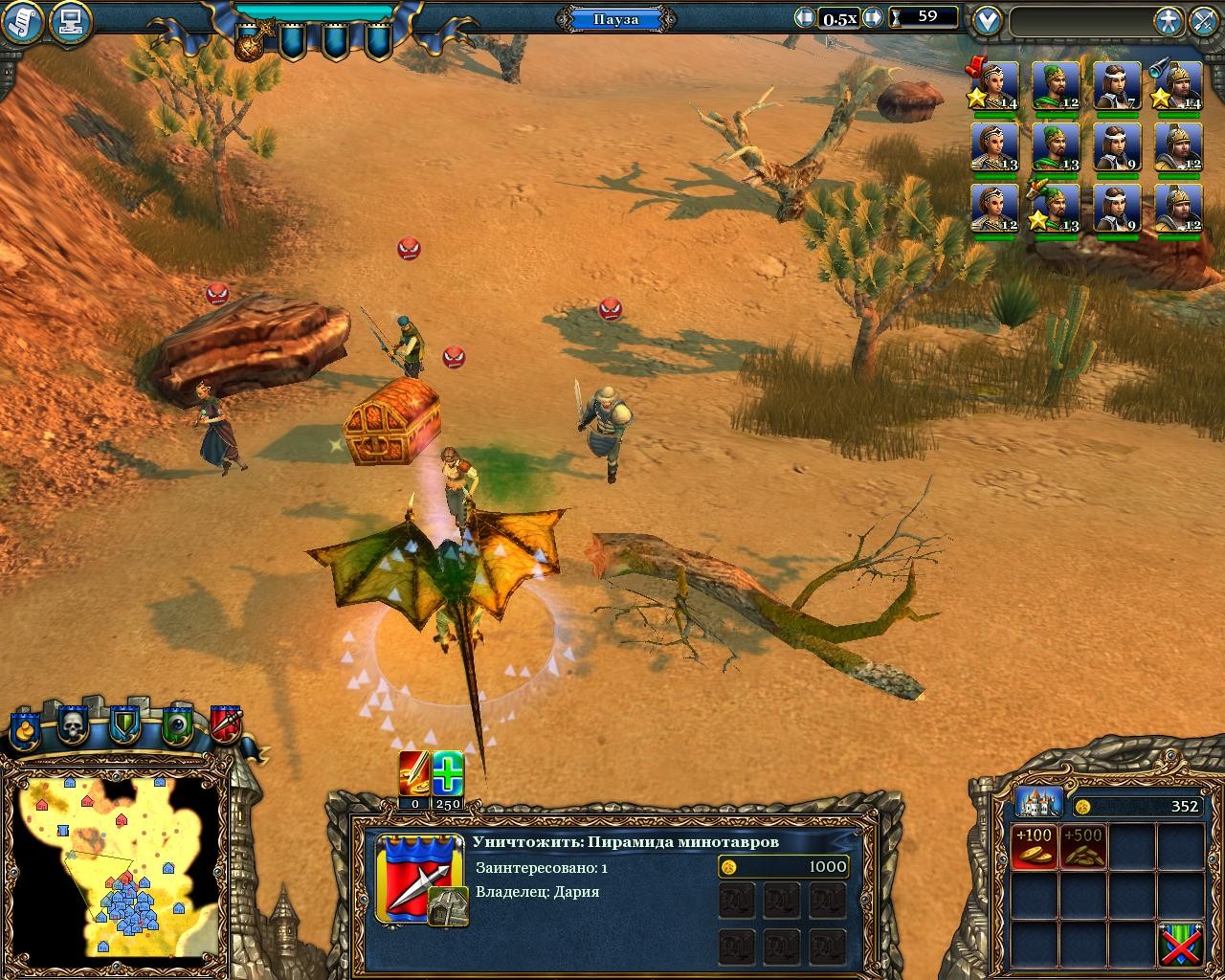Select the skull attack flag

[73, 727]
